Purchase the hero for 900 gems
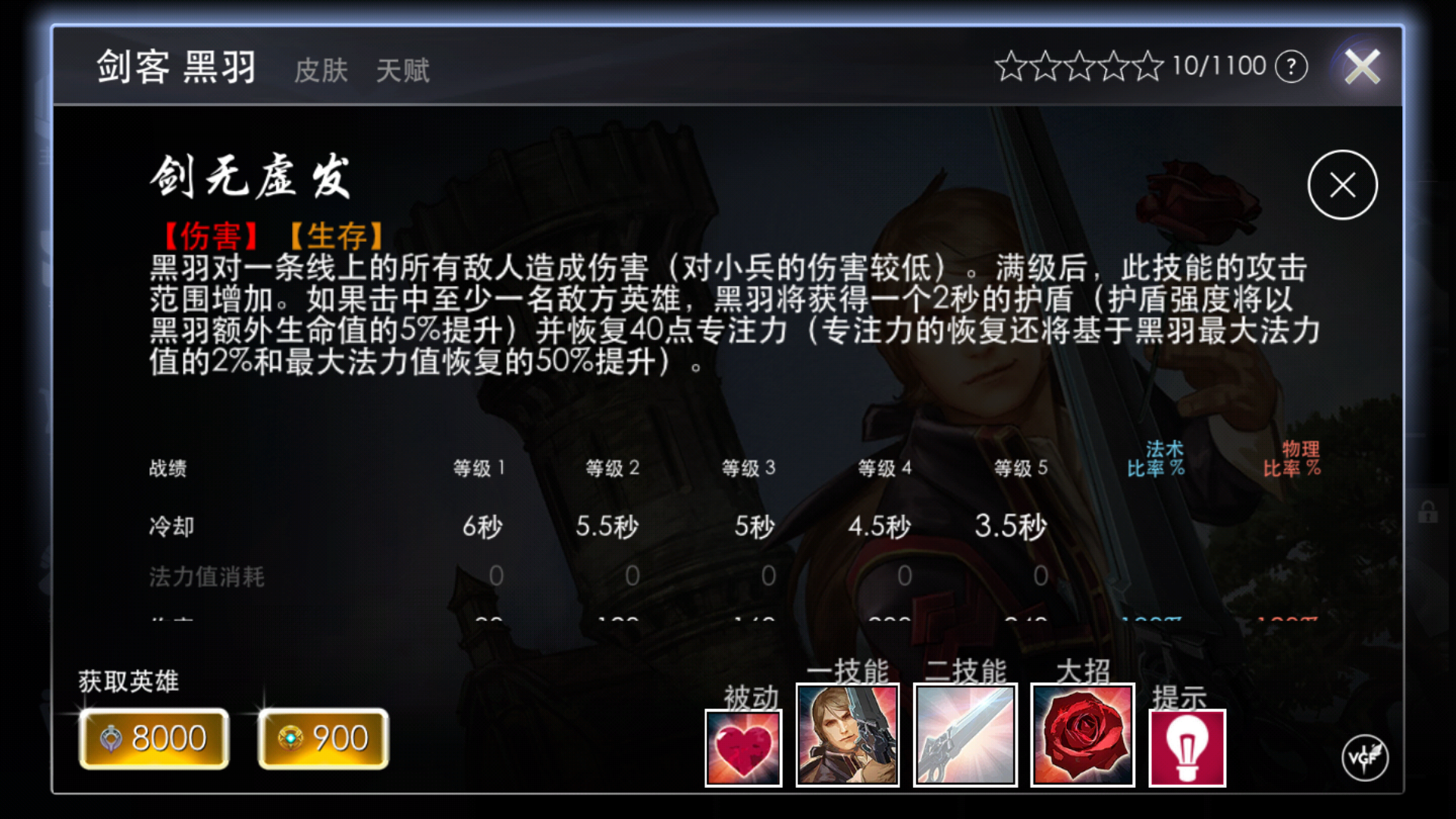Image resolution: width=1456 pixels, height=819 pixels. (323, 737)
